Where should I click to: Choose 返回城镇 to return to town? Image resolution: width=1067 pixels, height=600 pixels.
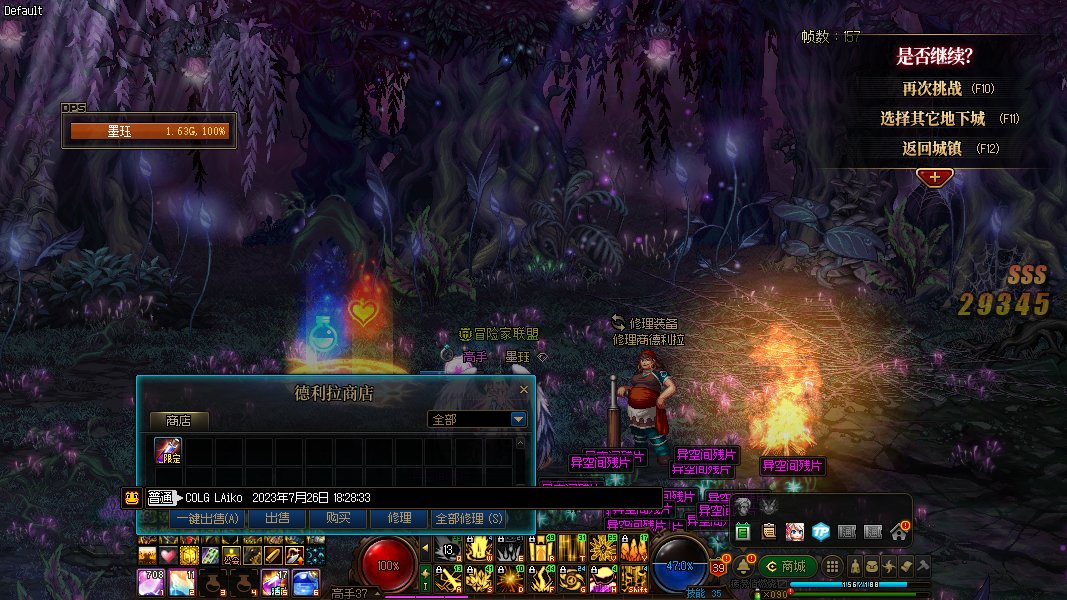(x=932, y=148)
